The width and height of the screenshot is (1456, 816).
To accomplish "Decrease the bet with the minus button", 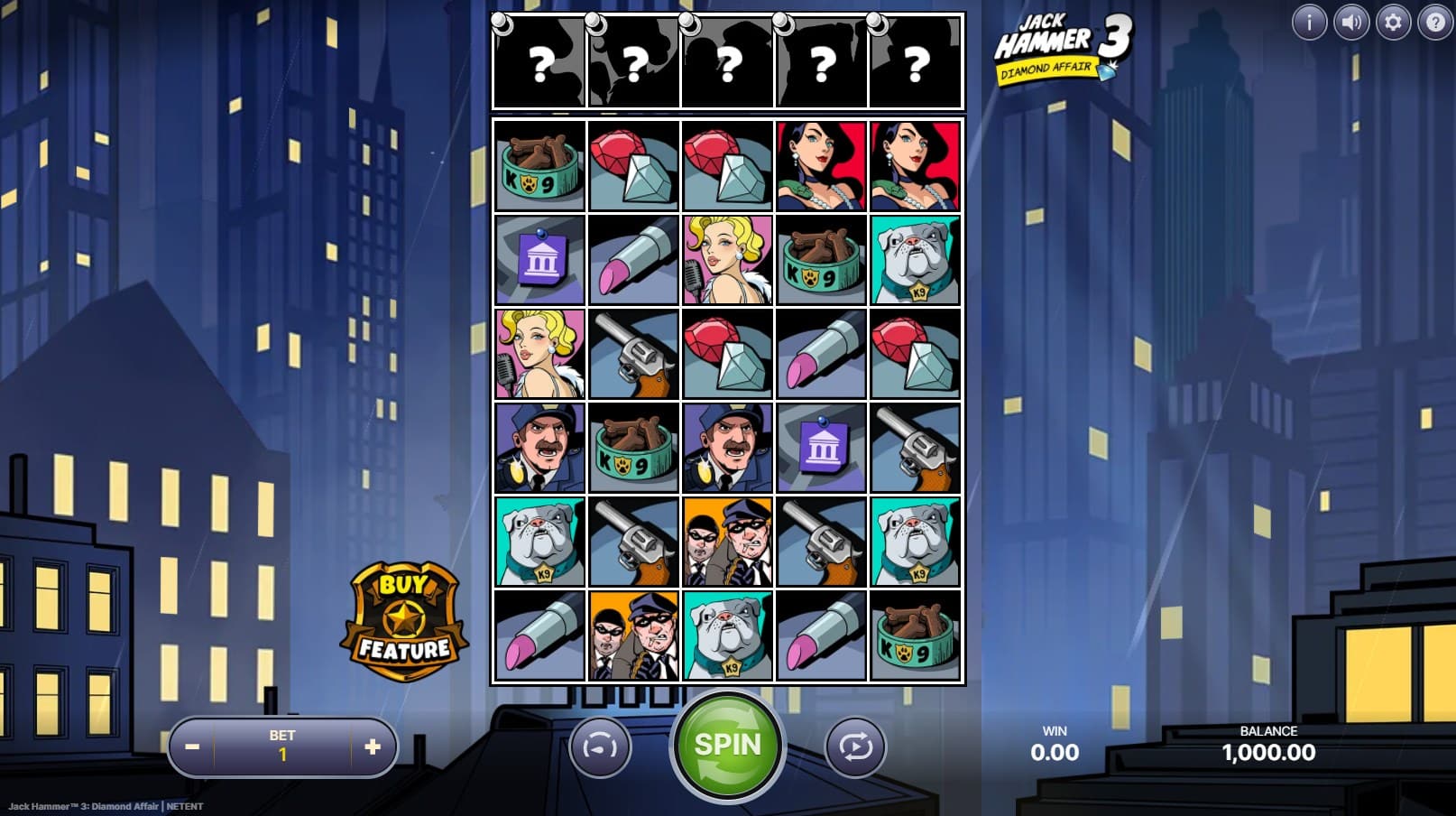I will tap(192, 747).
